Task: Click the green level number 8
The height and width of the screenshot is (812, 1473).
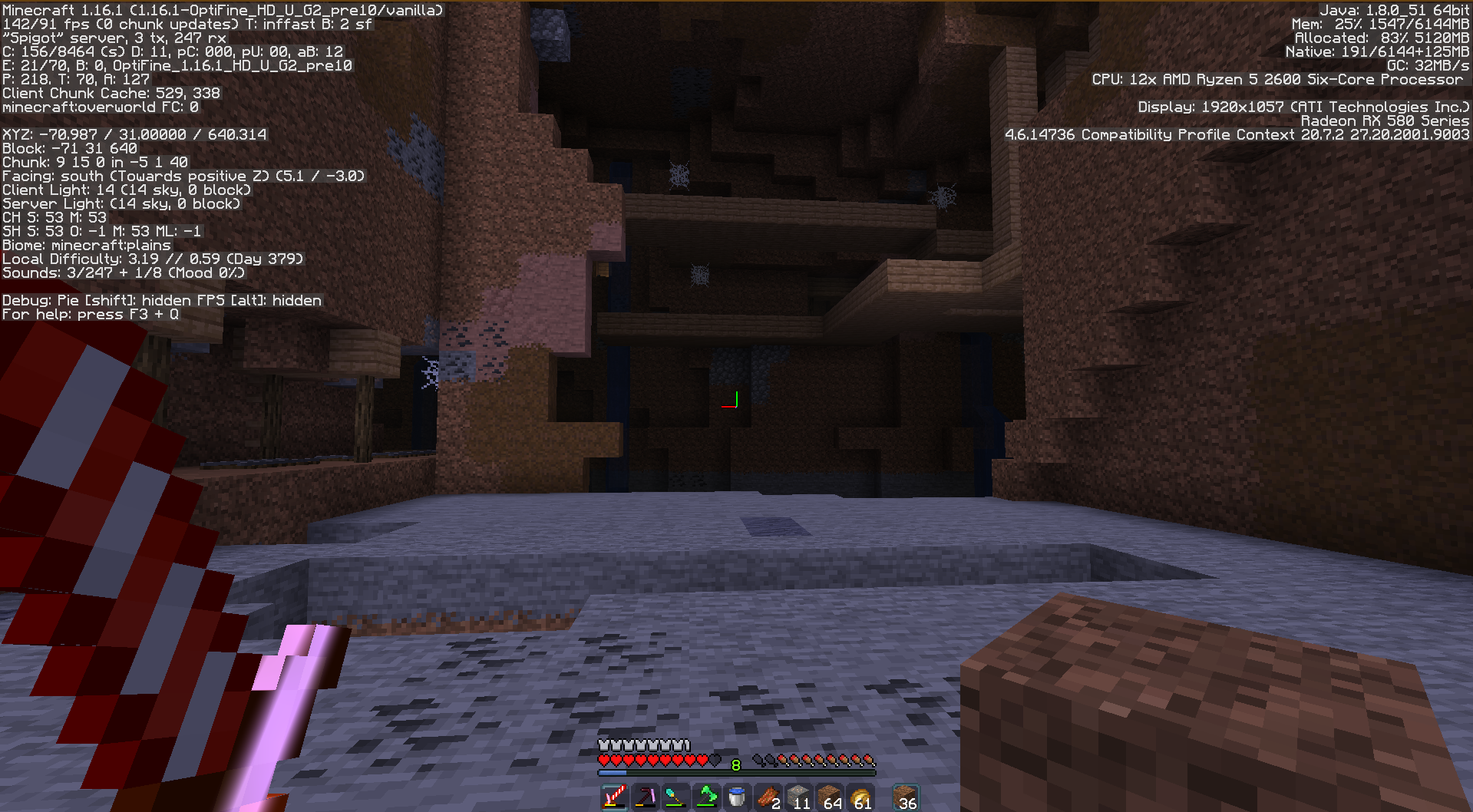Action: pyautogui.click(x=735, y=764)
